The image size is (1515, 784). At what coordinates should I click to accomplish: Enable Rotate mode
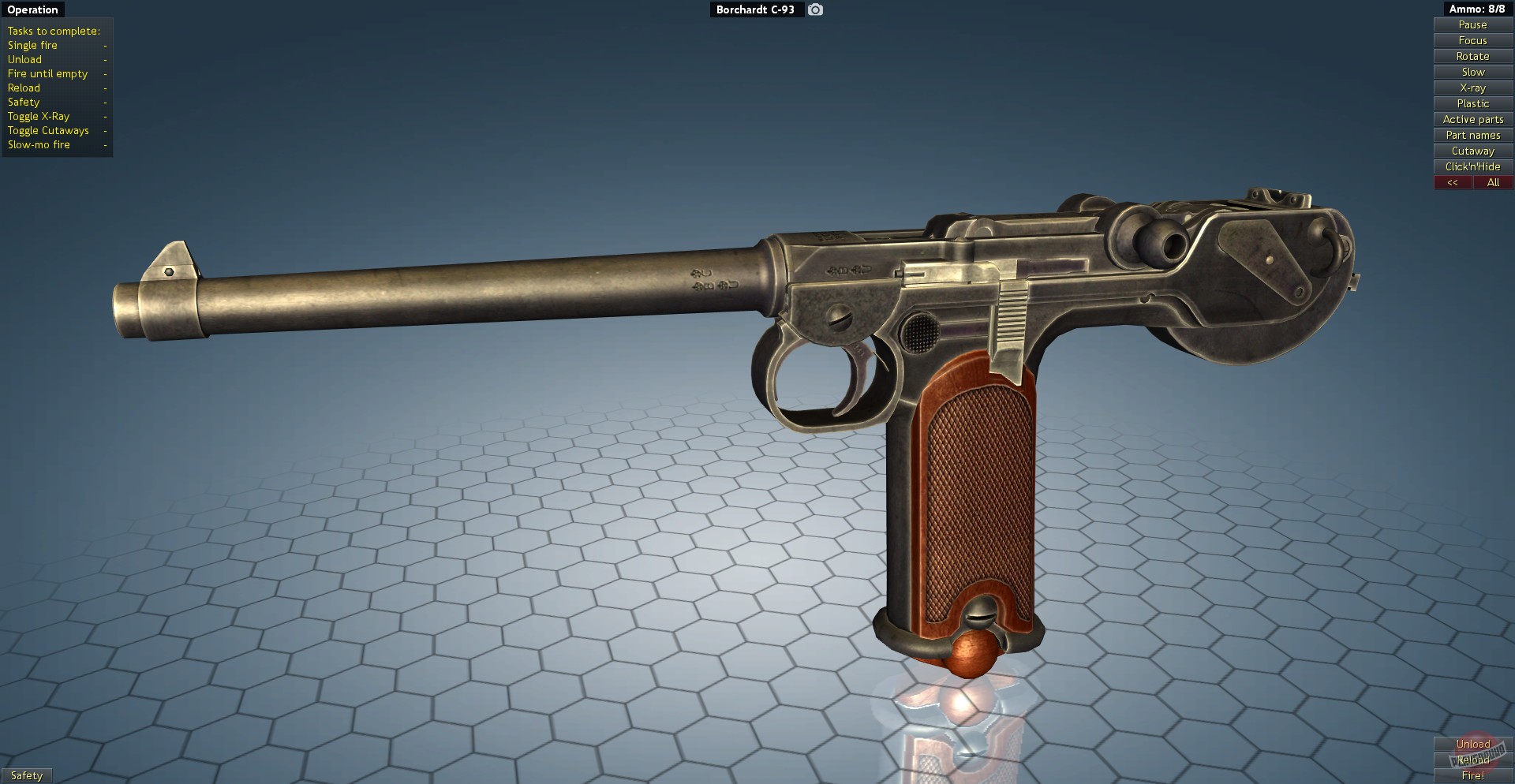point(1472,56)
